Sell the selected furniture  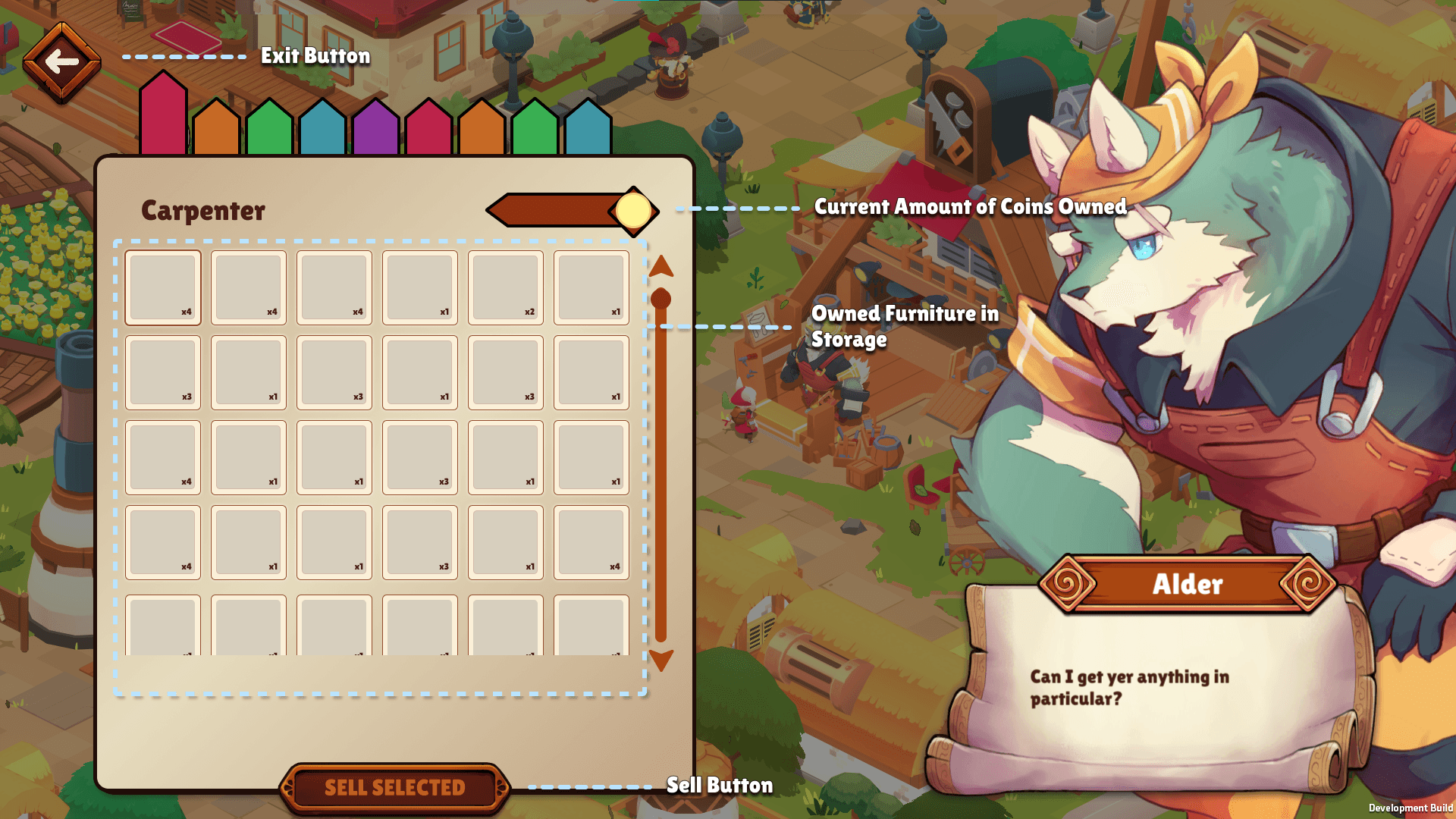(394, 788)
